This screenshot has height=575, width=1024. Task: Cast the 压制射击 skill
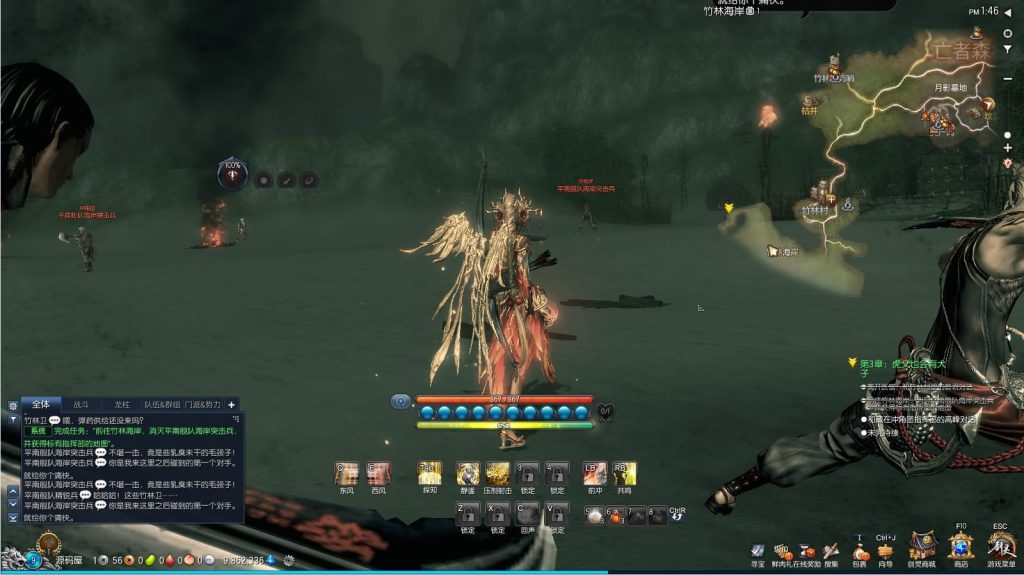[x=498, y=473]
